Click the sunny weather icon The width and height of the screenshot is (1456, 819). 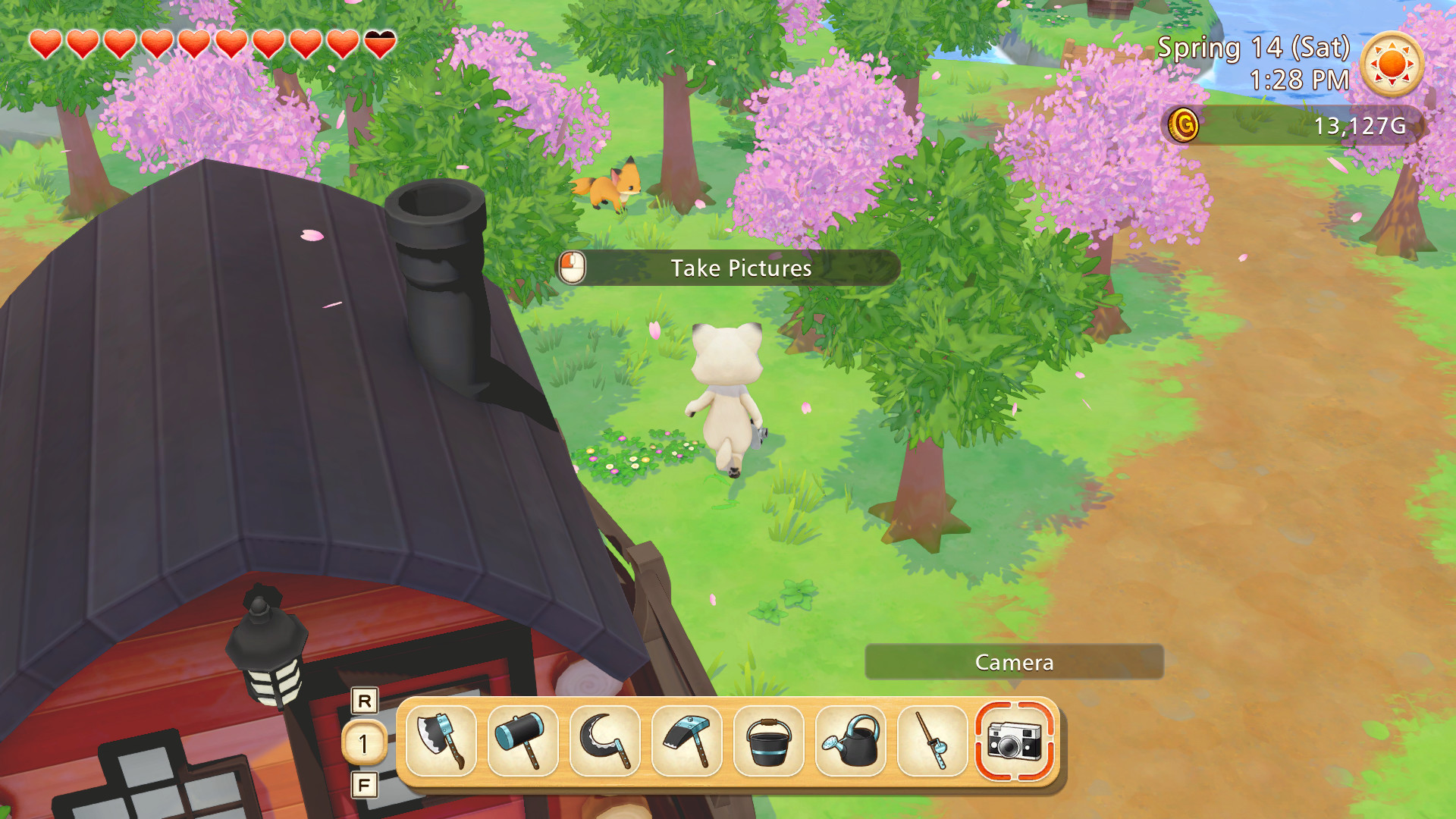tap(1392, 64)
